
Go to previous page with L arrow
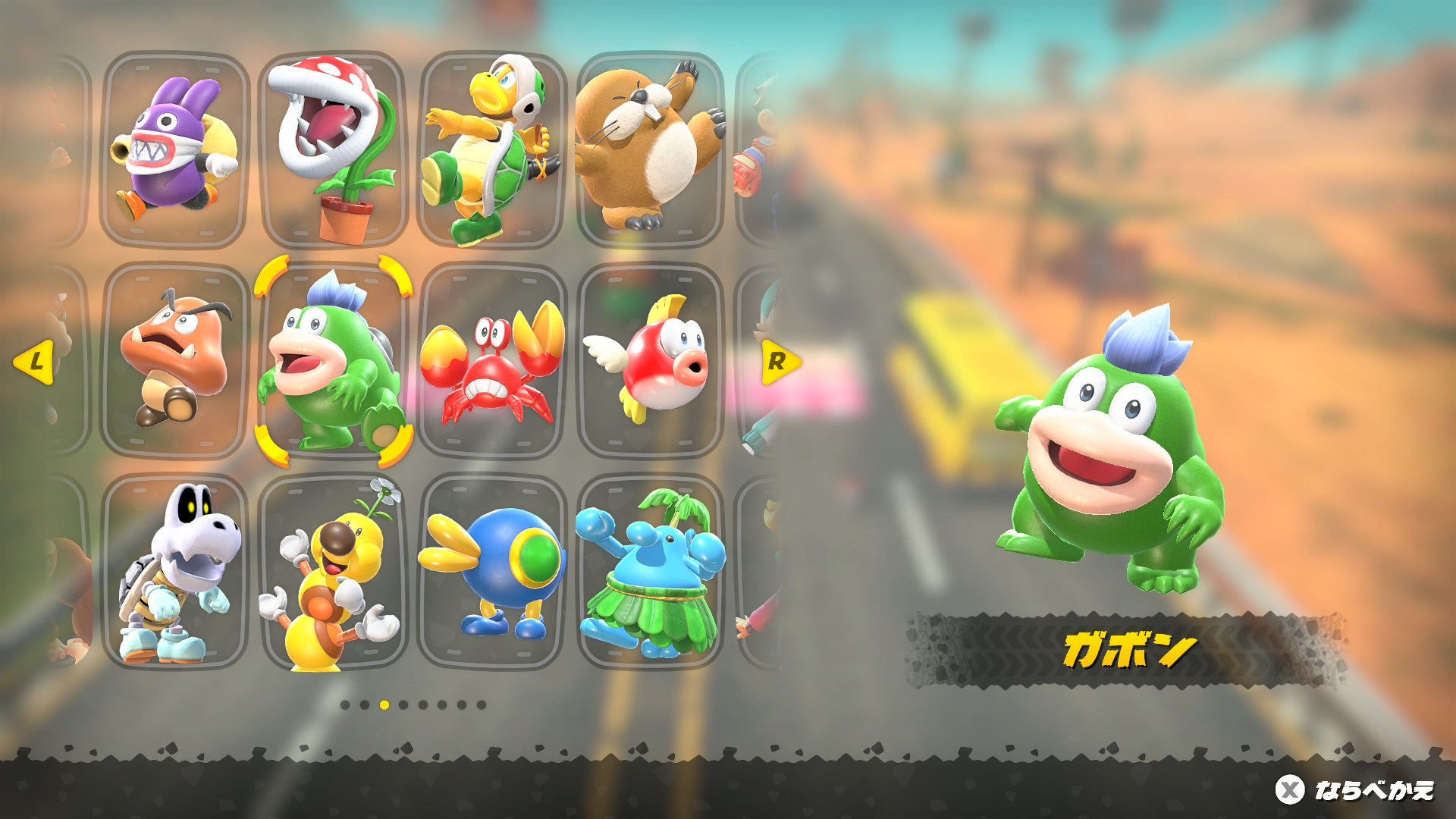(34, 362)
